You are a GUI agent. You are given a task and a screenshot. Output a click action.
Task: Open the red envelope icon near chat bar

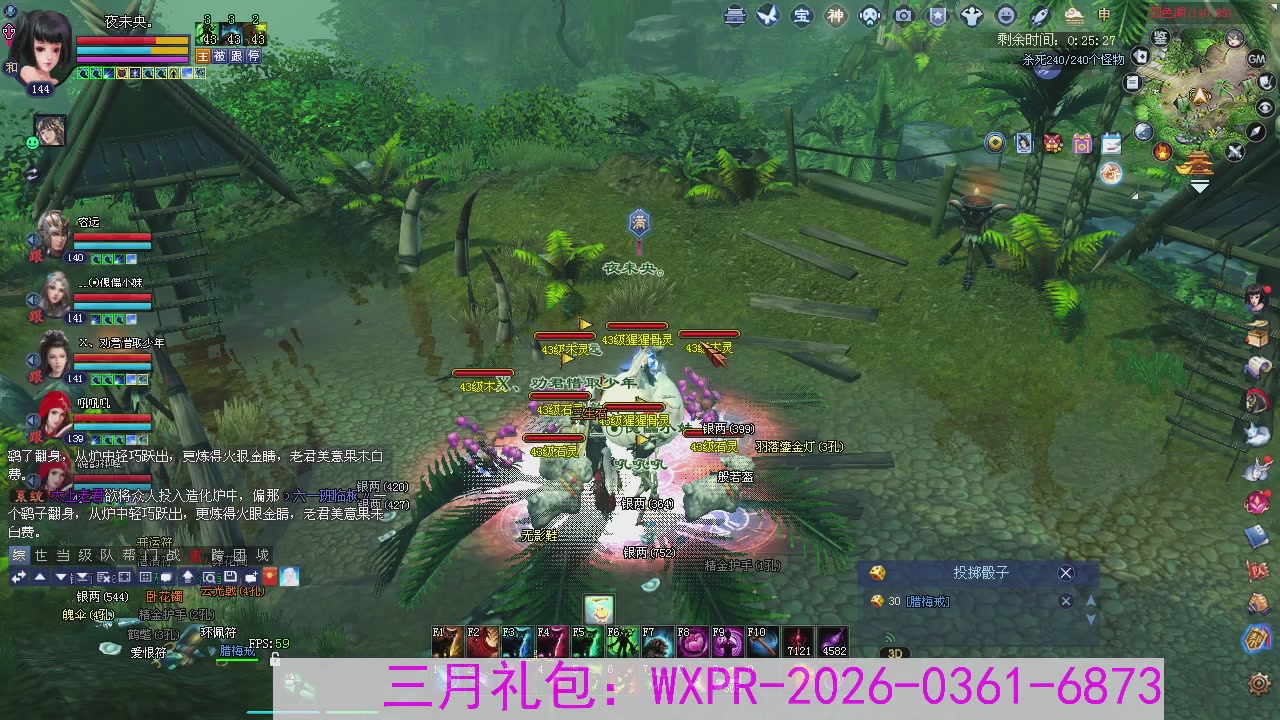(x=270, y=577)
